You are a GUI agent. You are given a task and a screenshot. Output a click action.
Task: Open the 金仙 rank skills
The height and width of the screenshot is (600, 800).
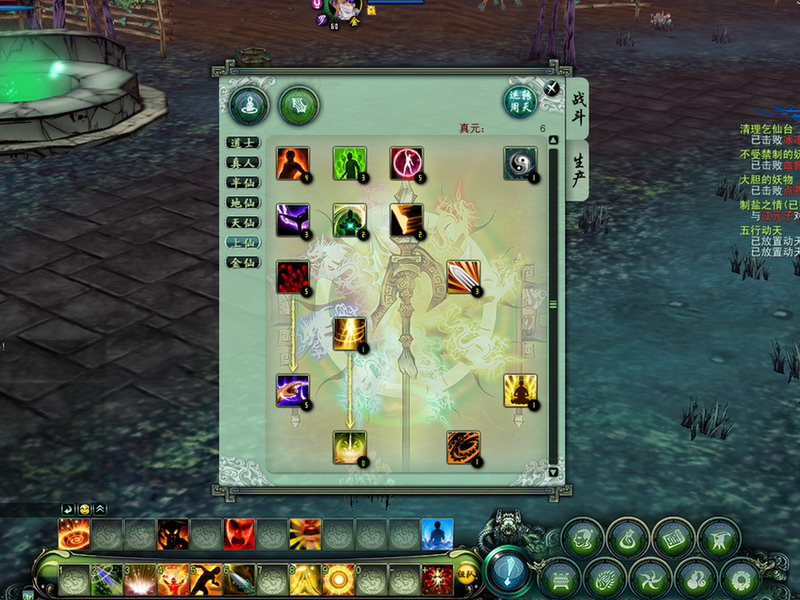coord(243,263)
